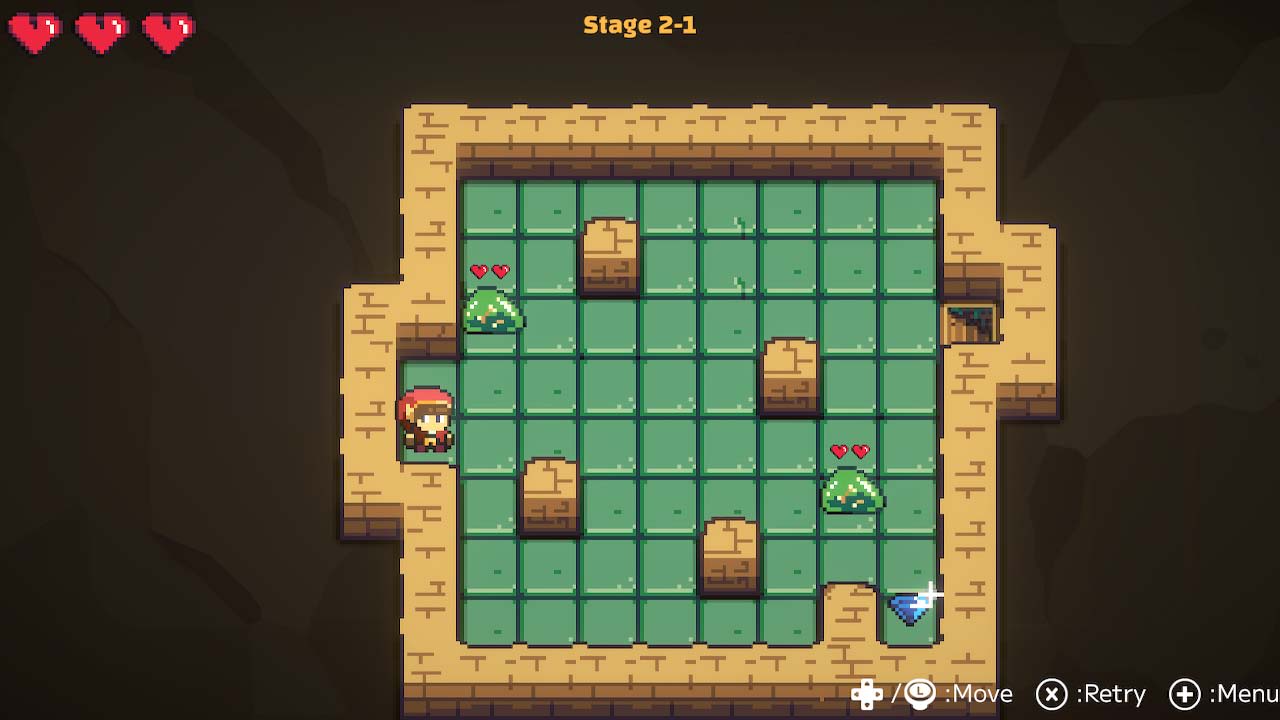The height and width of the screenshot is (720, 1280).
Task: Click the D-pad icon in the Move prompt
Action: click(x=868, y=694)
